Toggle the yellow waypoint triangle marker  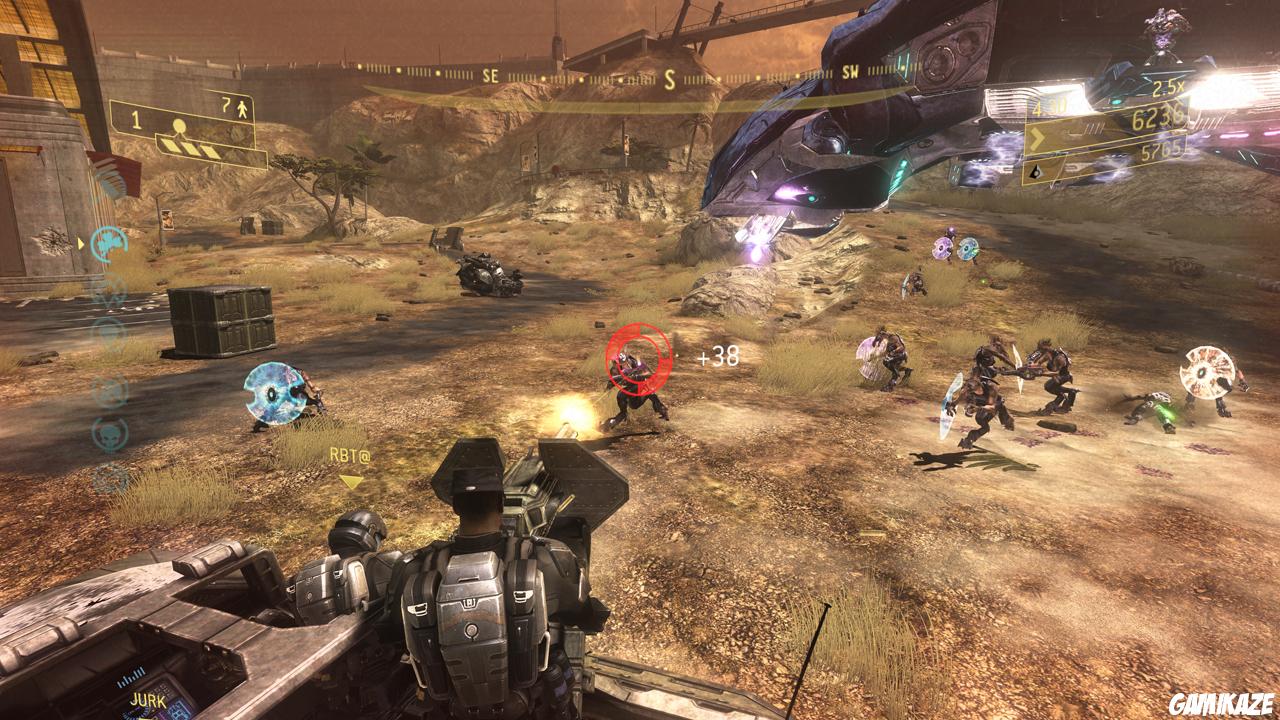click(x=350, y=483)
